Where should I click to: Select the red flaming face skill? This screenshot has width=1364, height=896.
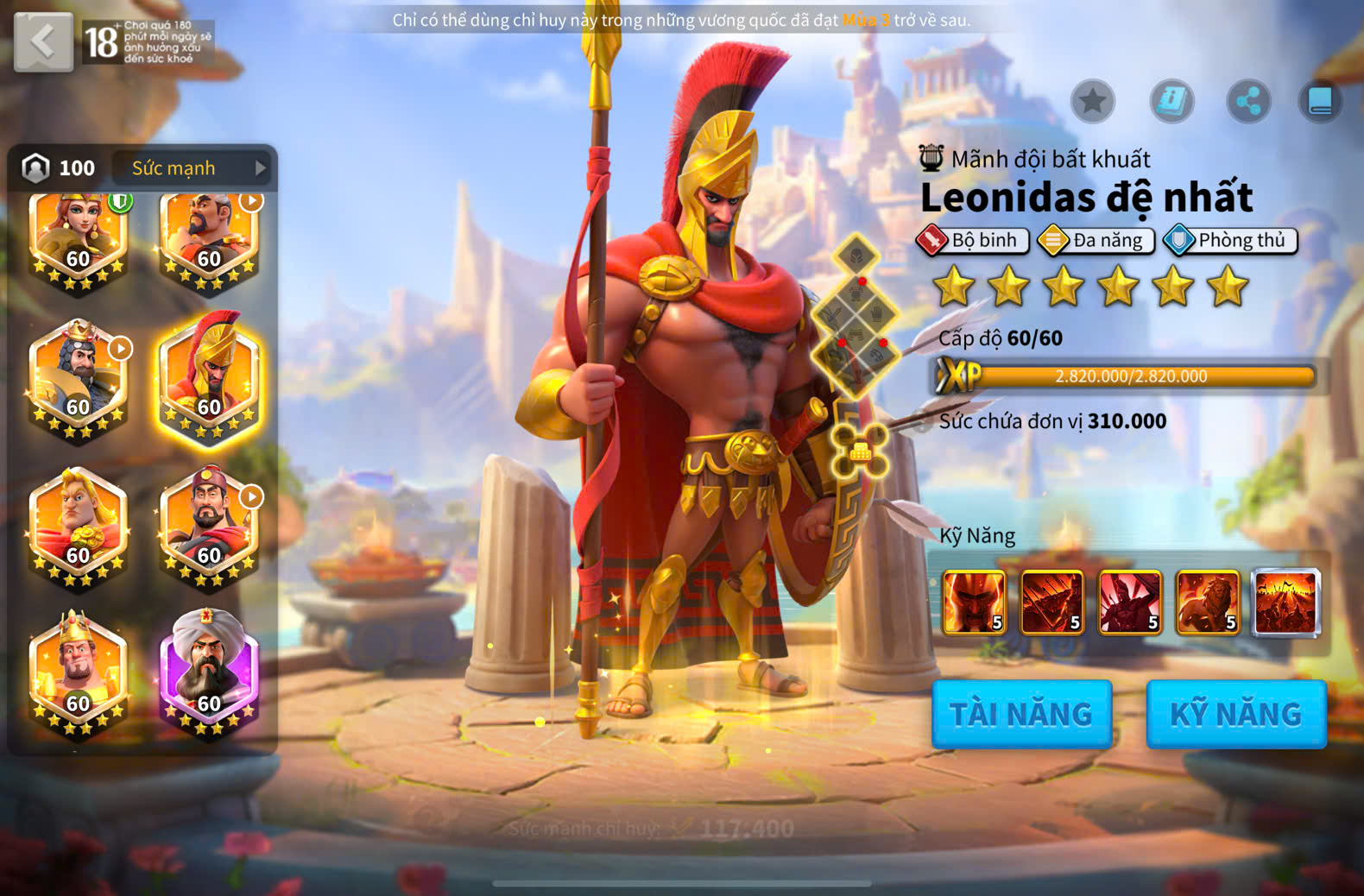[974, 602]
